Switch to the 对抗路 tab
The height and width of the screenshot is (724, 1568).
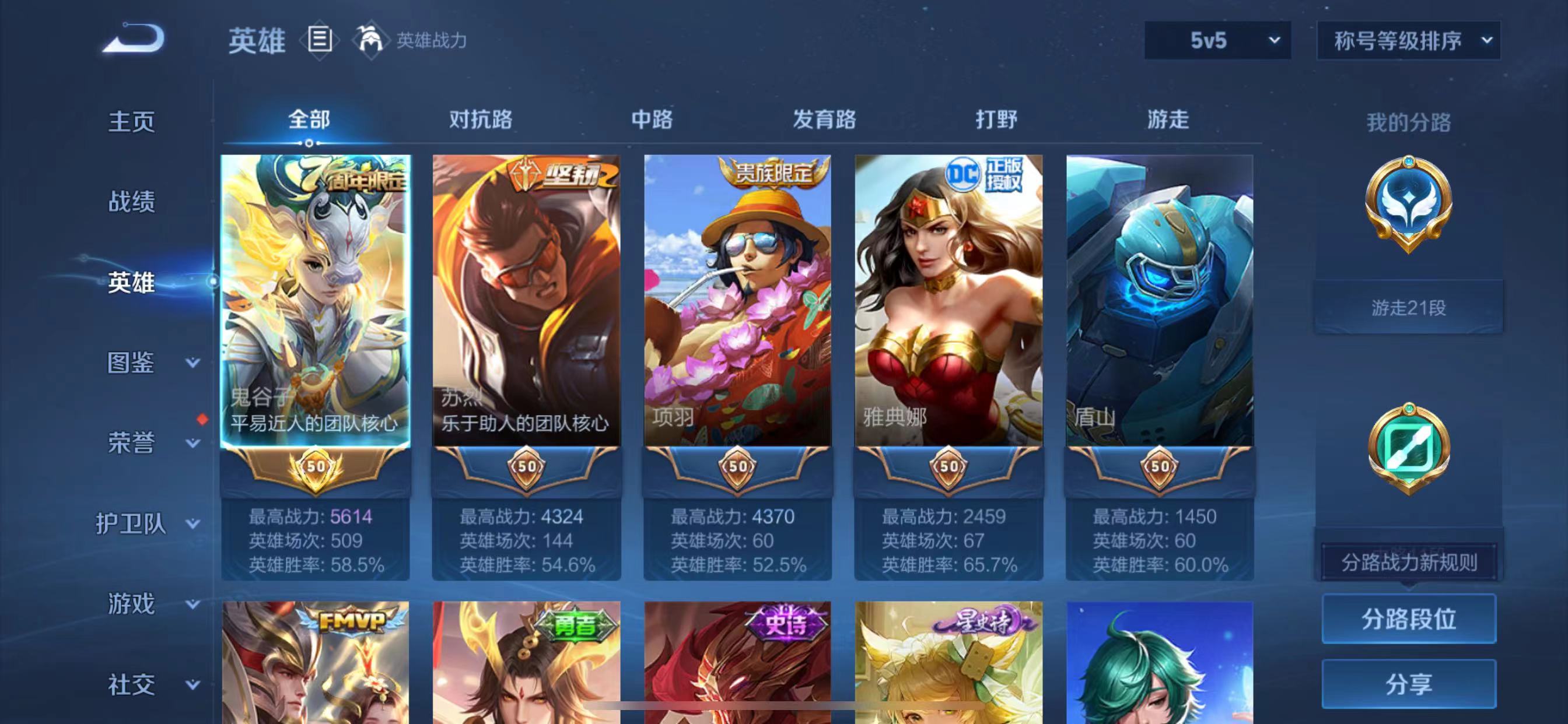[x=480, y=121]
